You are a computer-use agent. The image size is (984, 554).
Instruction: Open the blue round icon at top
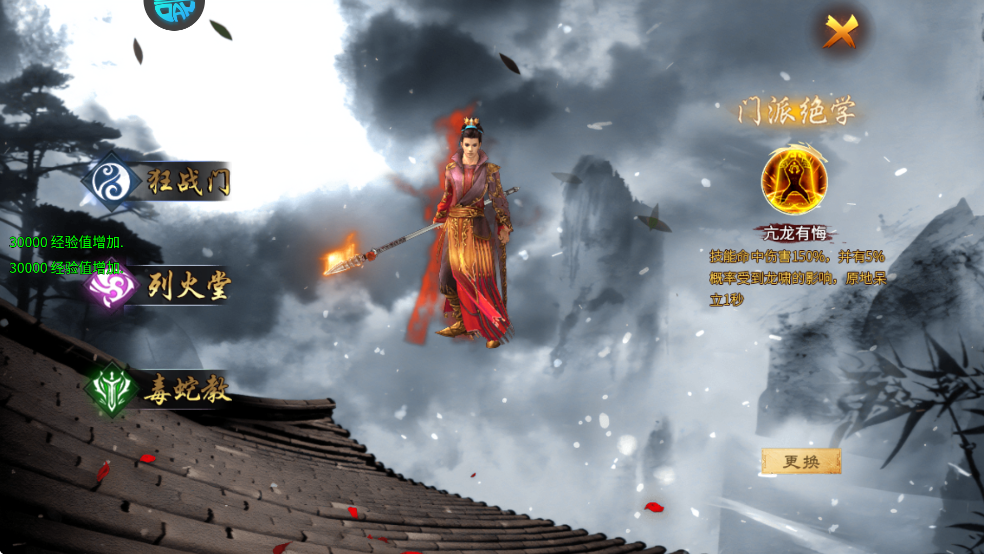click(174, 12)
